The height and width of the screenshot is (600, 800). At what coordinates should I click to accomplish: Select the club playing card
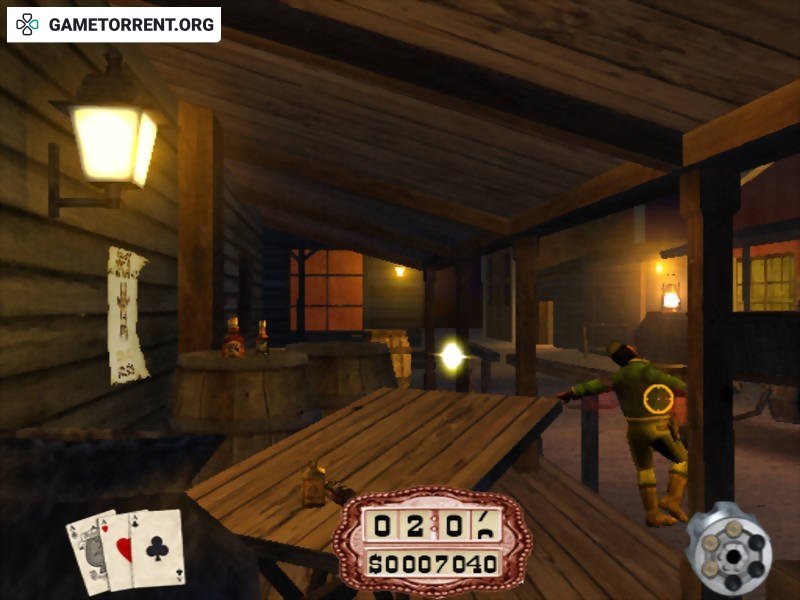[160, 548]
